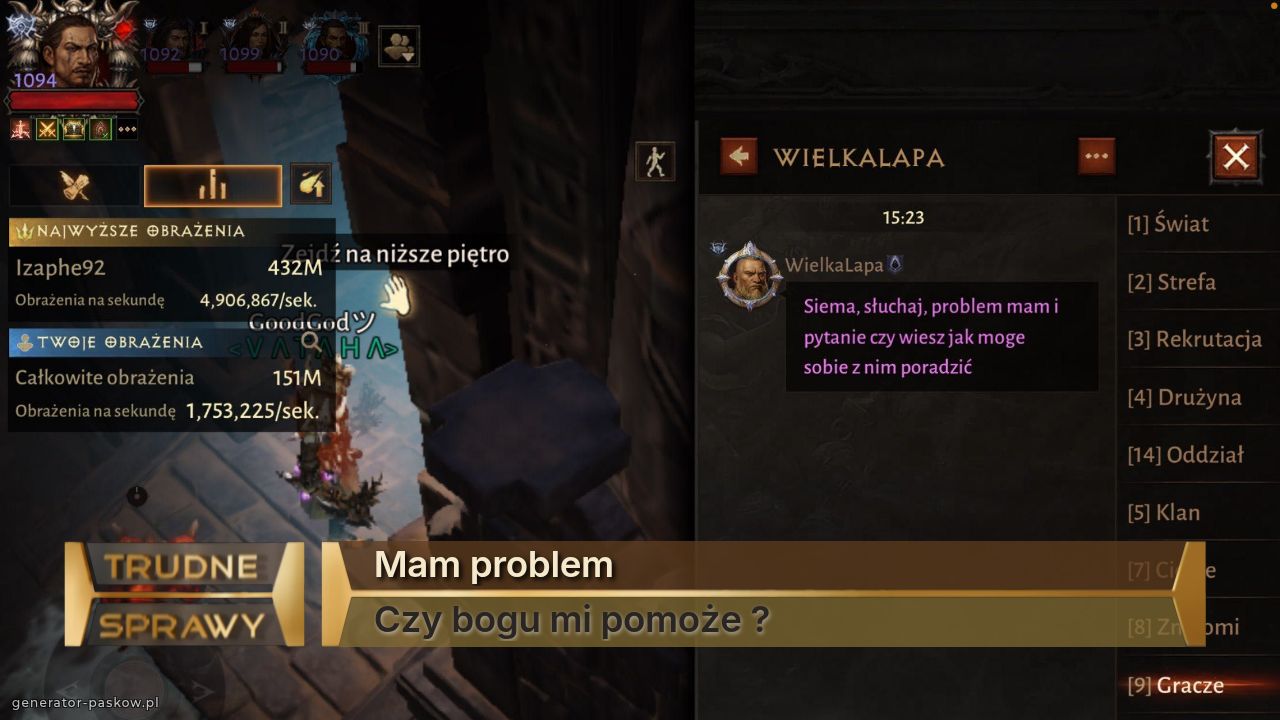Click the party members icon with down arrow
This screenshot has width=1280, height=720.
click(x=397, y=47)
